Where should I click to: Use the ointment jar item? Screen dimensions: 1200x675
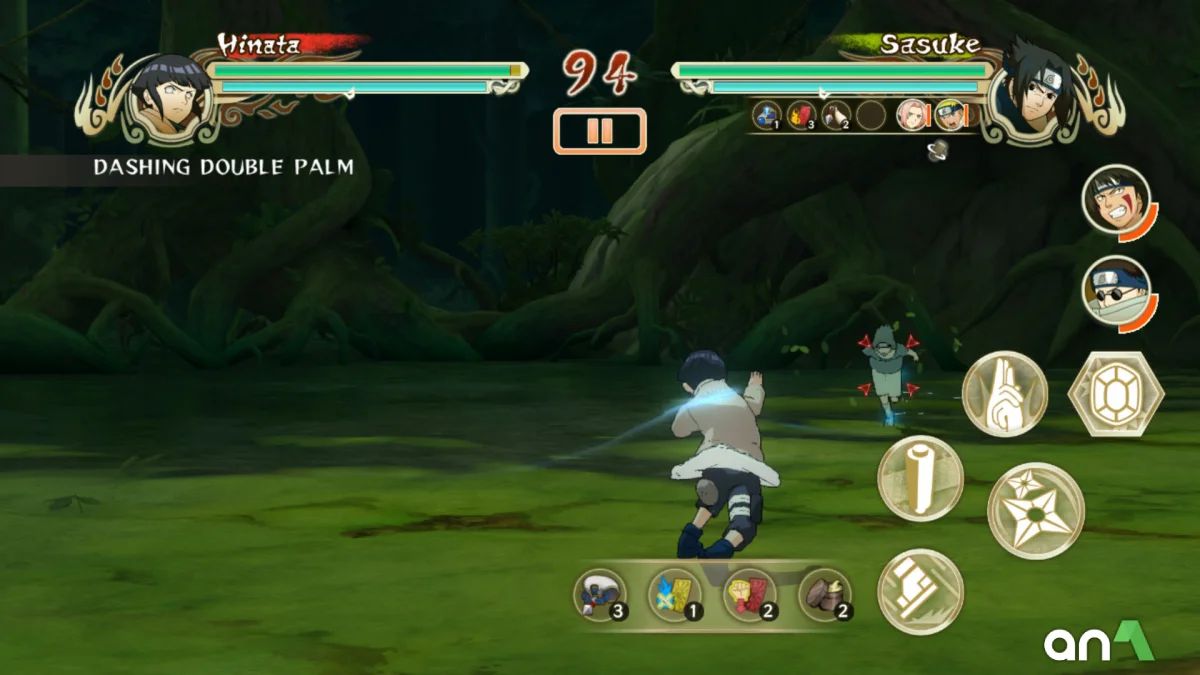point(826,594)
